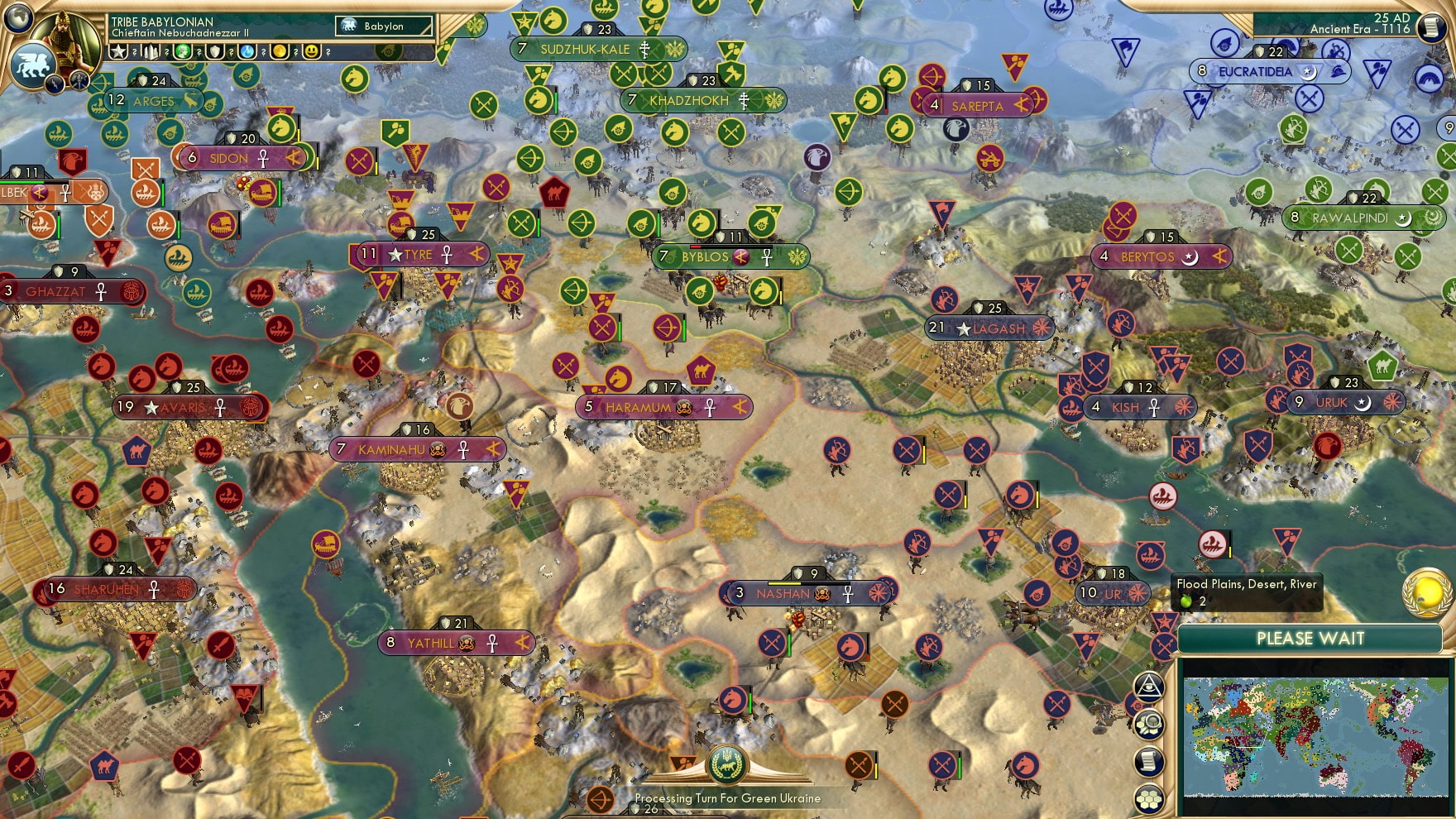The image size is (1456, 819).
Task: Click the shield icon in the top status bar
Action: pyautogui.click(x=213, y=51)
